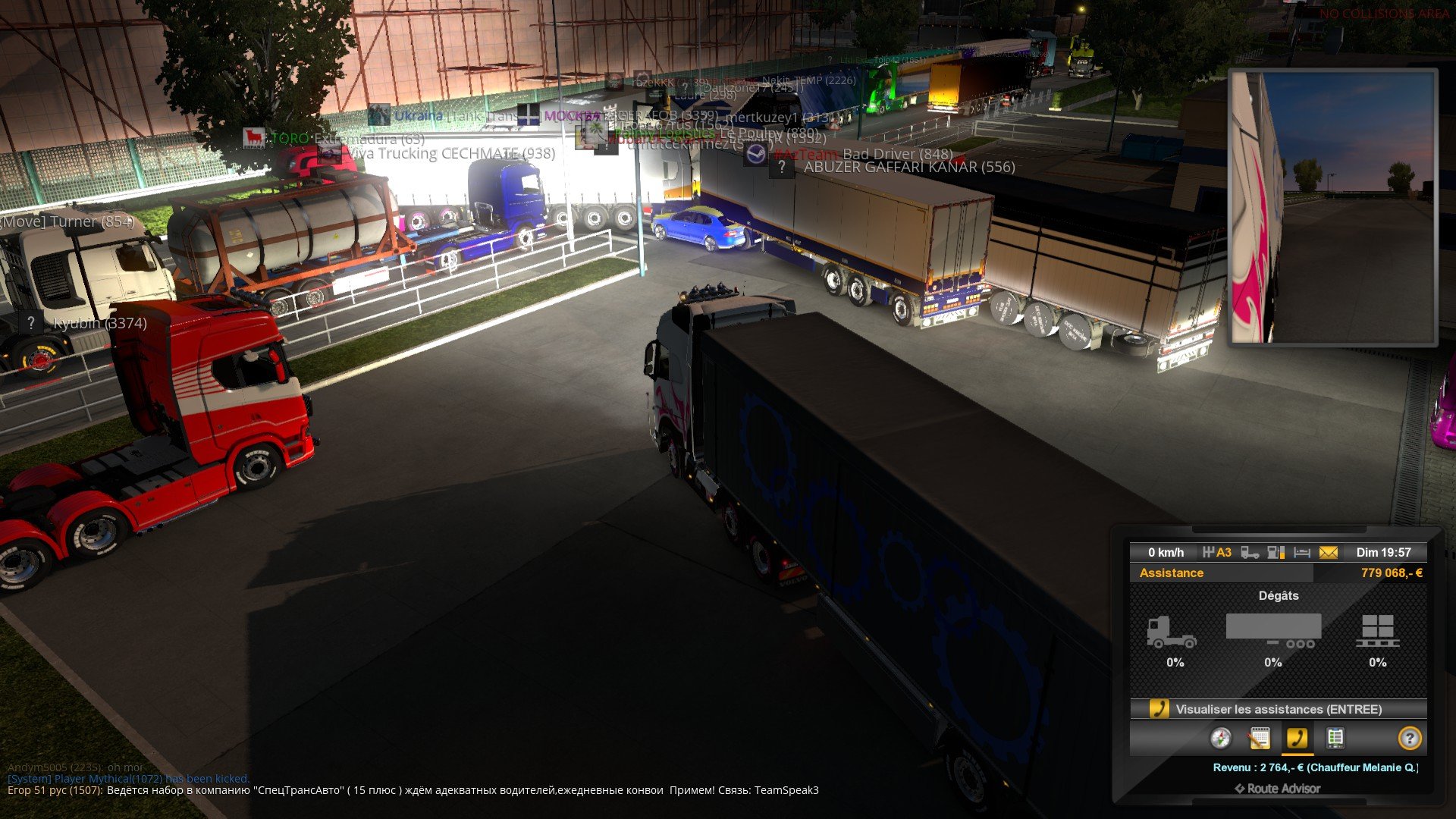The height and width of the screenshot is (819, 1456).
Task: Click Visualiser les assistances button
Action: [1279, 709]
